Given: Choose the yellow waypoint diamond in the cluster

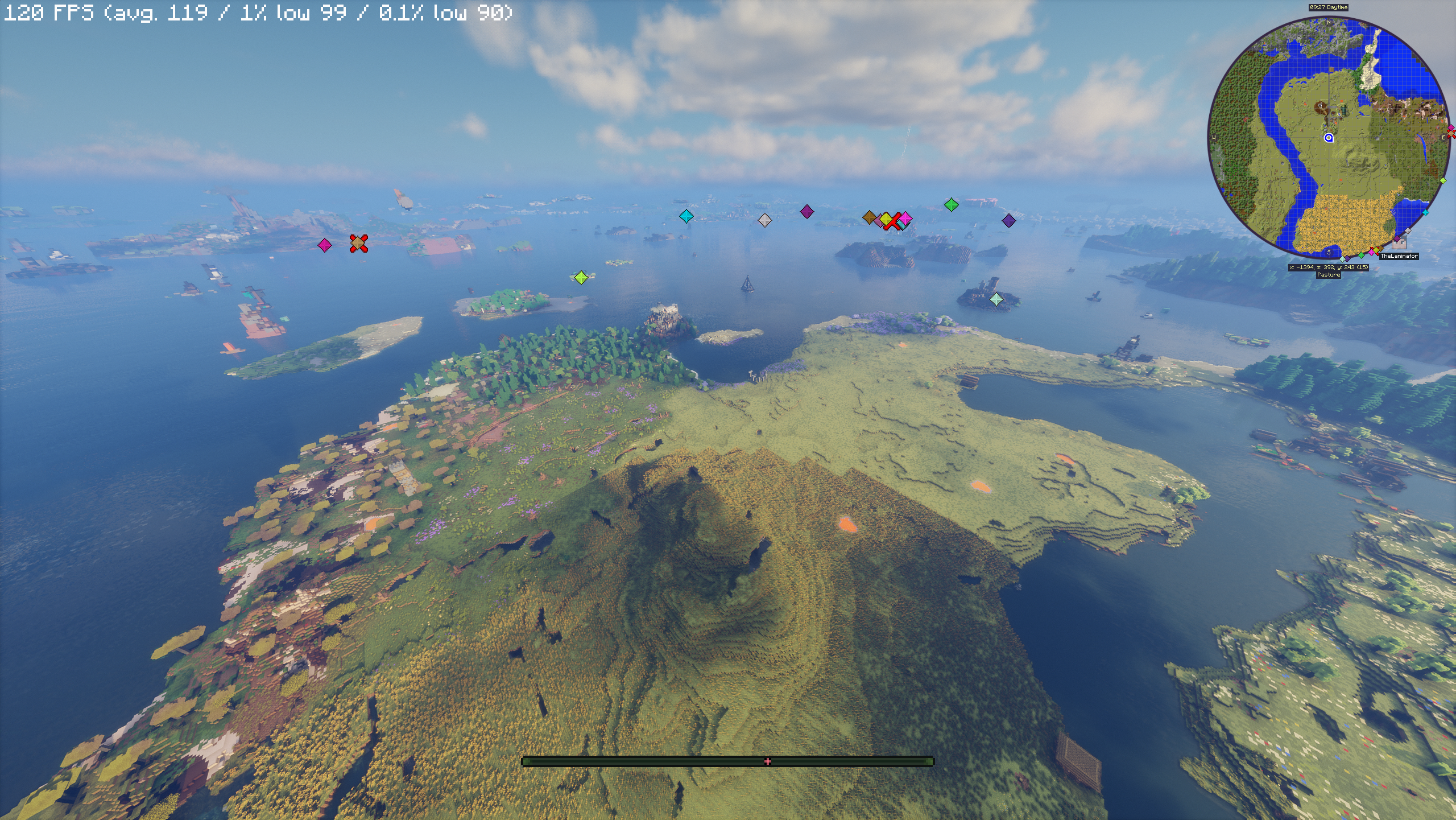Looking at the screenshot, I should click(x=886, y=219).
